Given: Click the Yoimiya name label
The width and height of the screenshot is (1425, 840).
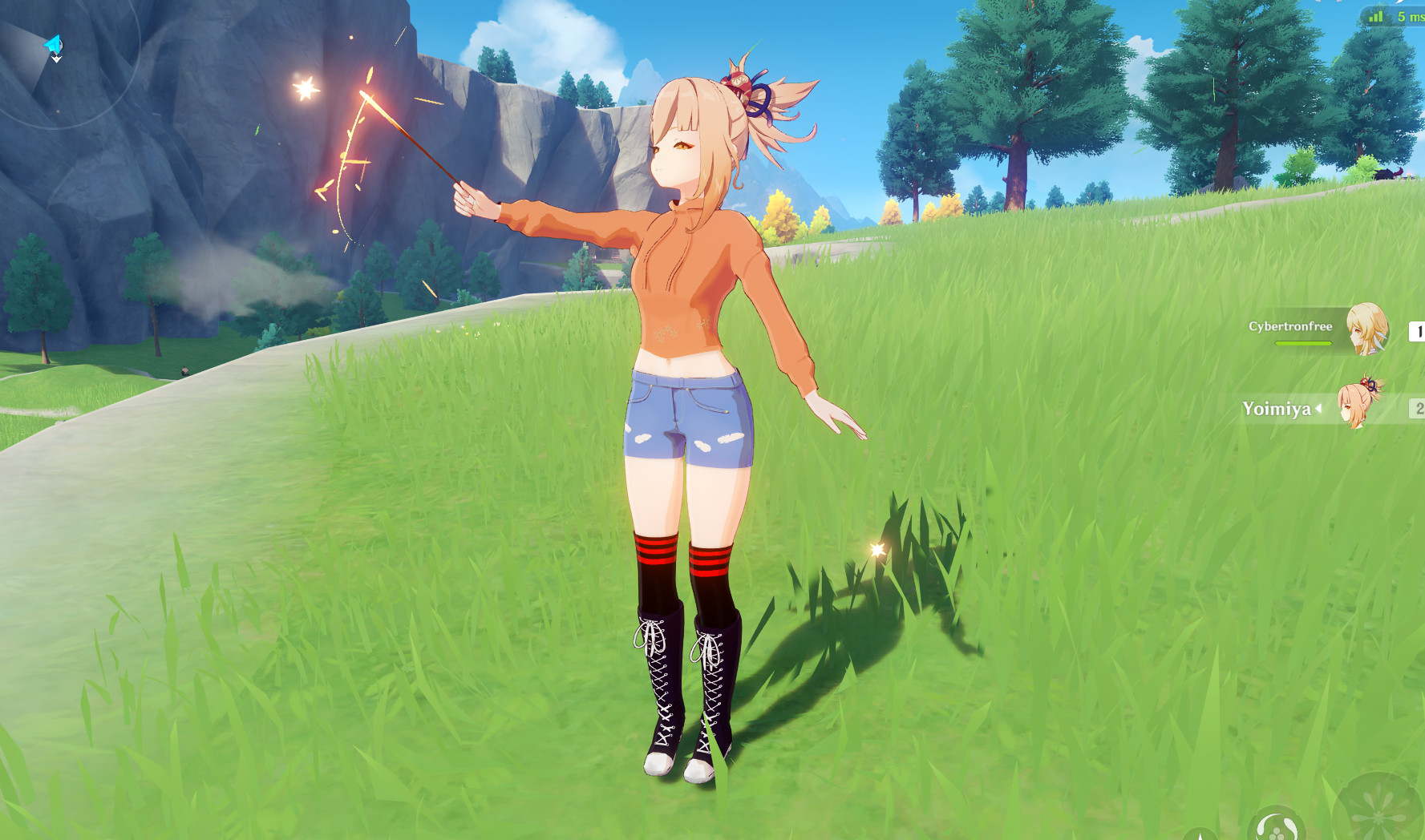Looking at the screenshot, I should click(1277, 409).
